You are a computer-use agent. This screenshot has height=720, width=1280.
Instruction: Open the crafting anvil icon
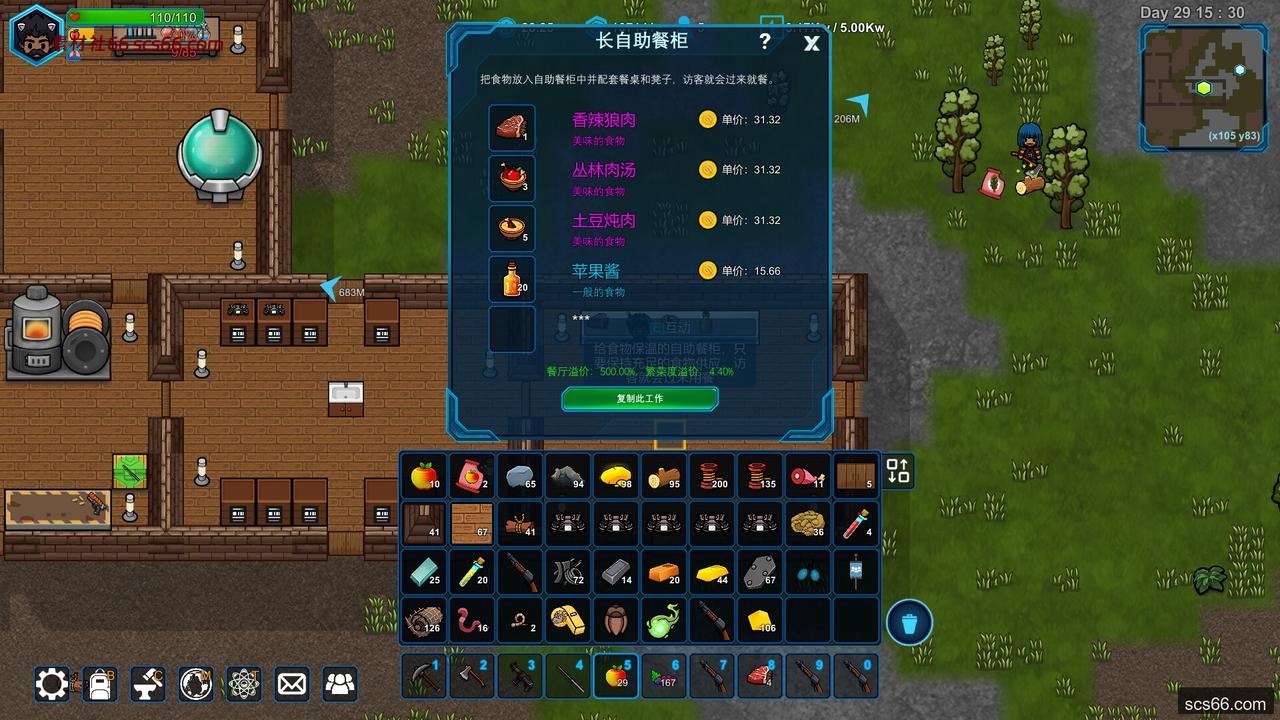pos(147,683)
